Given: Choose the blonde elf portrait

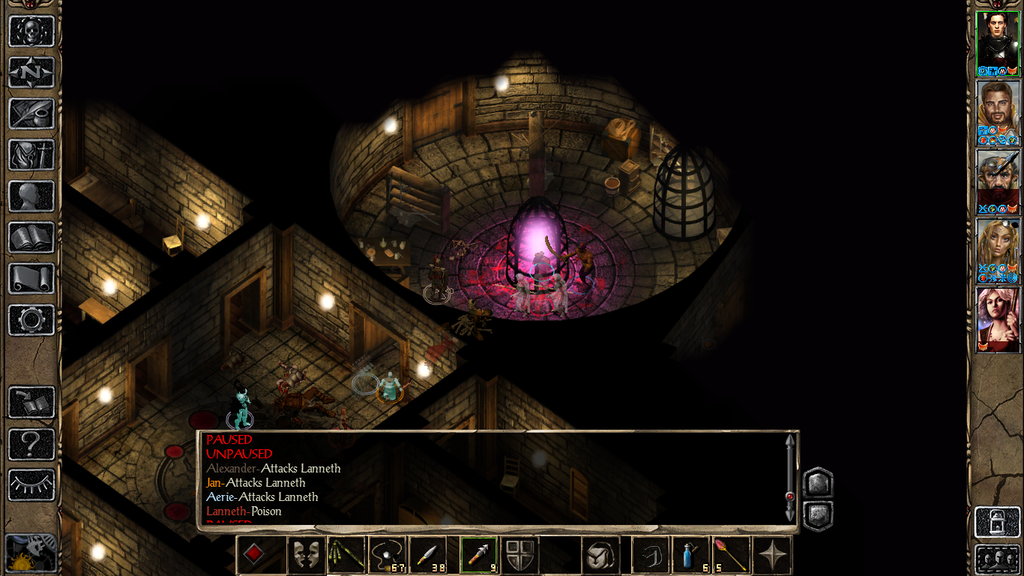Looking at the screenshot, I should click(997, 248).
